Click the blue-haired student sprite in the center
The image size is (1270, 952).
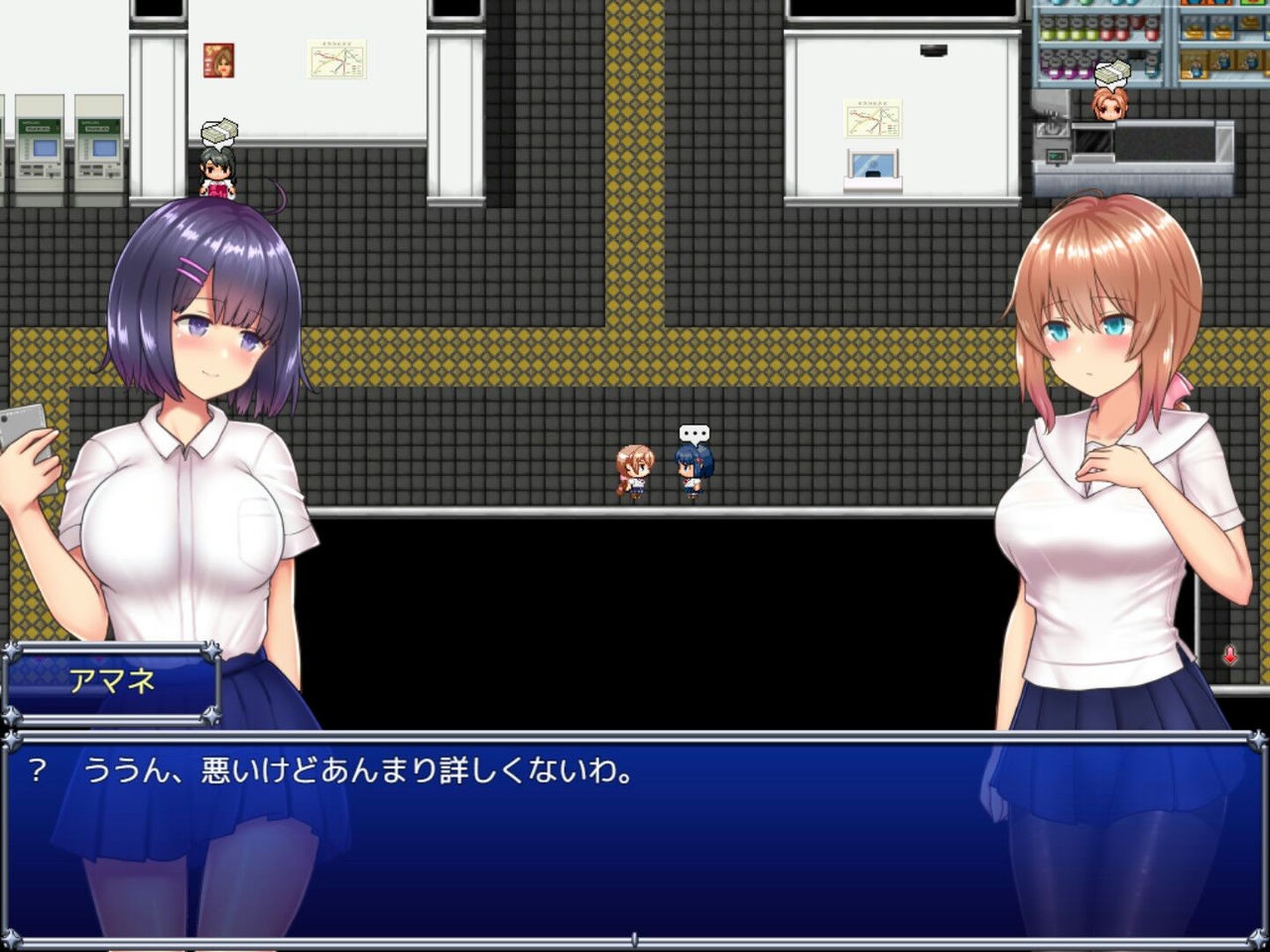tap(695, 468)
